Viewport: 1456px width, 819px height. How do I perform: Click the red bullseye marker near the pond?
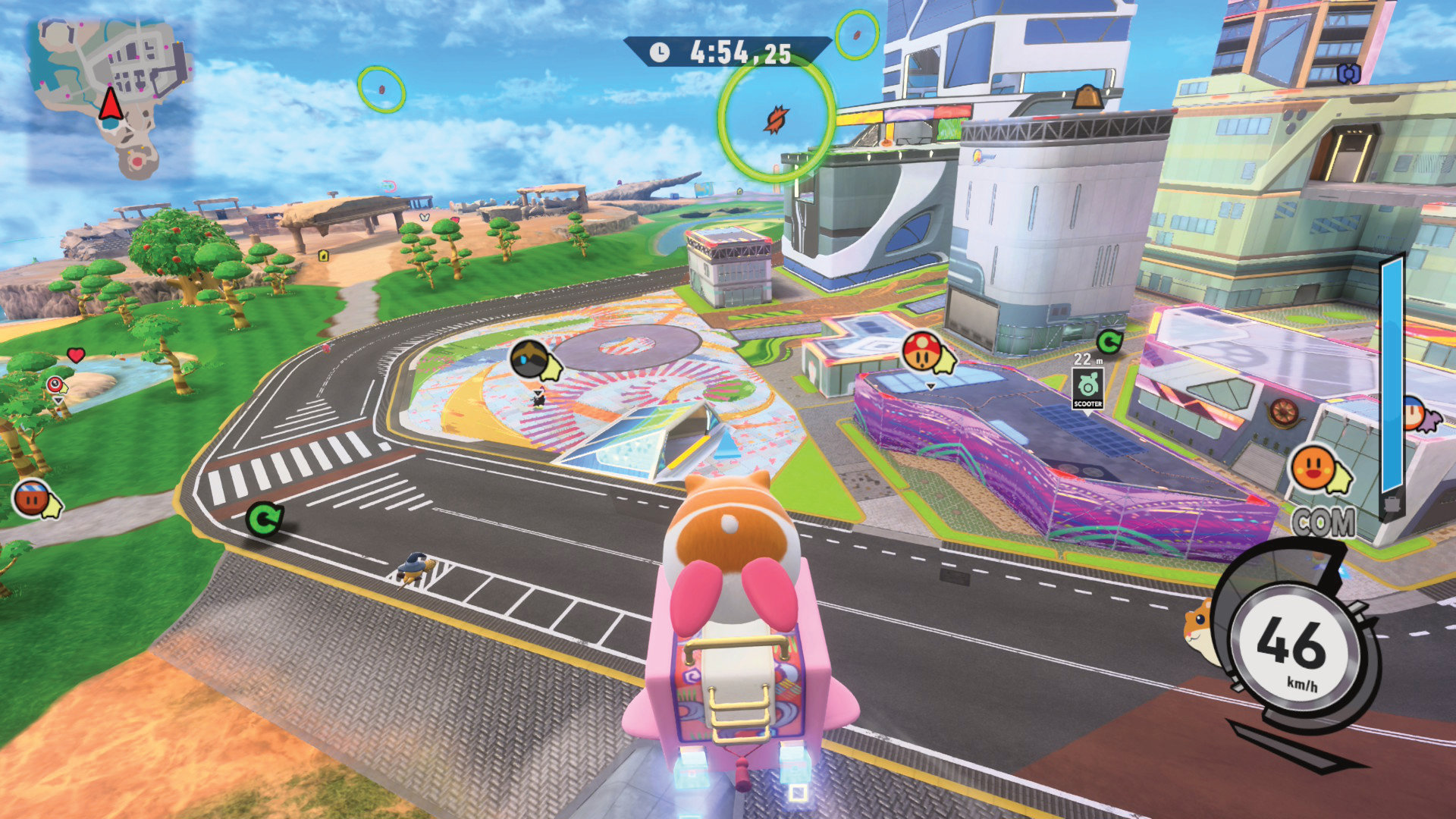55,385
